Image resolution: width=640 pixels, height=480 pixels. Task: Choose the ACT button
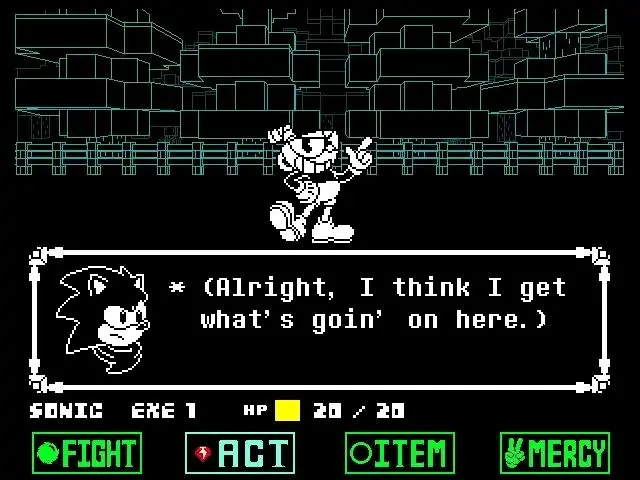[240, 453]
